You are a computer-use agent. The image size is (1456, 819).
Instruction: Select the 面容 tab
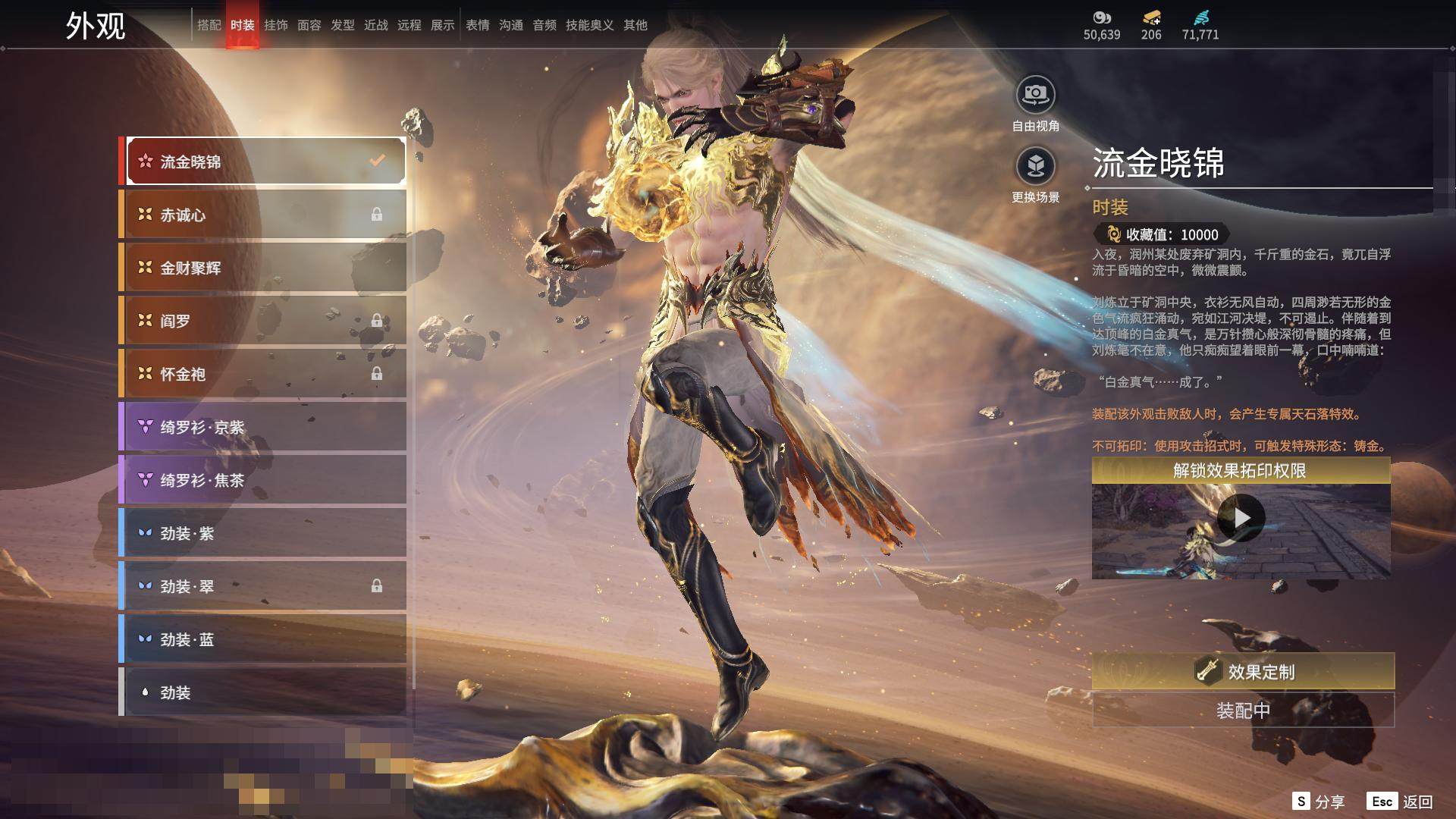tap(309, 25)
